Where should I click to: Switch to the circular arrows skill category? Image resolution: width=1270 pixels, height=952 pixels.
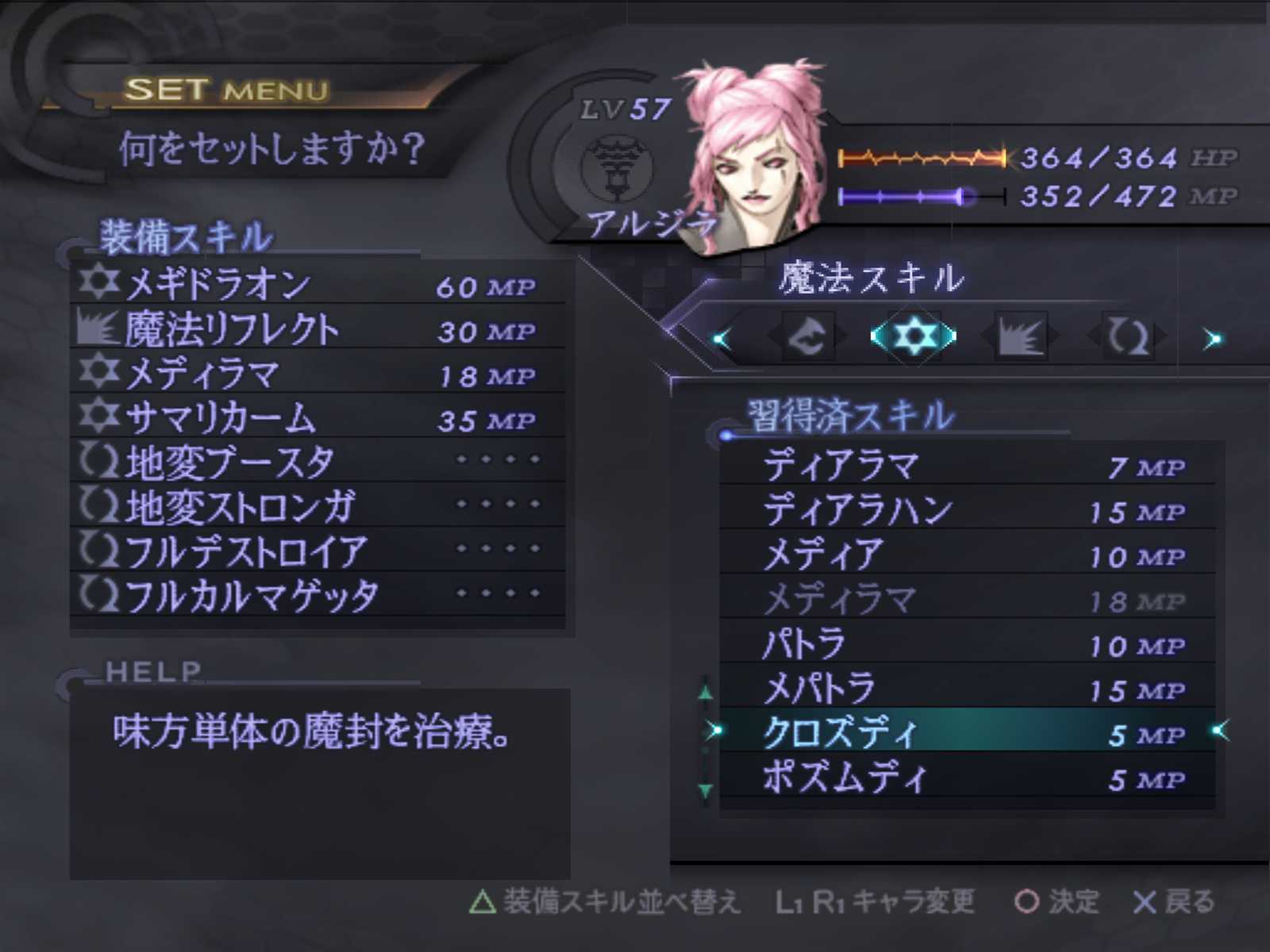[x=1127, y=338]
